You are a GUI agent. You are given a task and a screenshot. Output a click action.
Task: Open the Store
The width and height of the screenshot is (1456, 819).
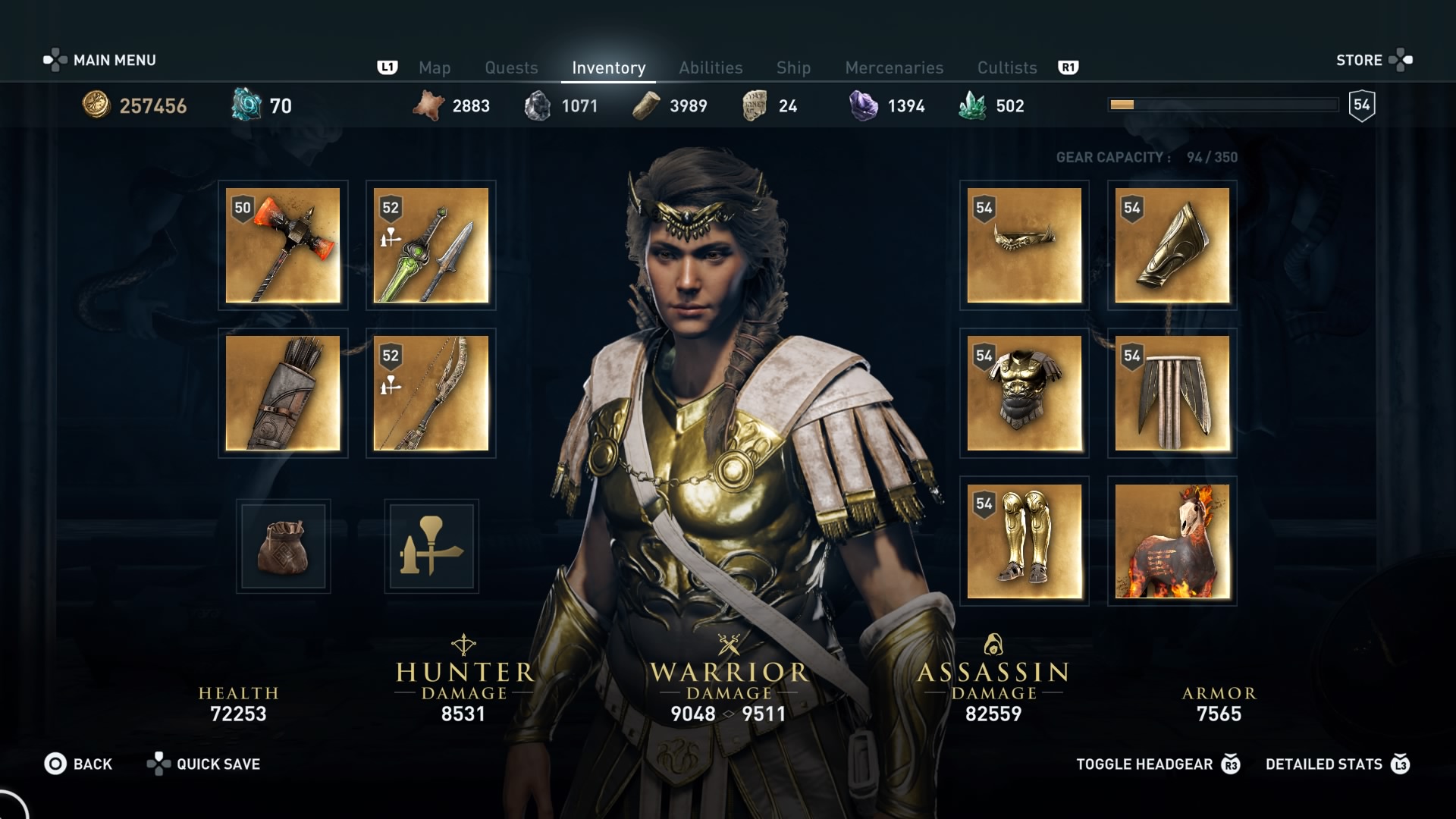(x=1373, y=60)
